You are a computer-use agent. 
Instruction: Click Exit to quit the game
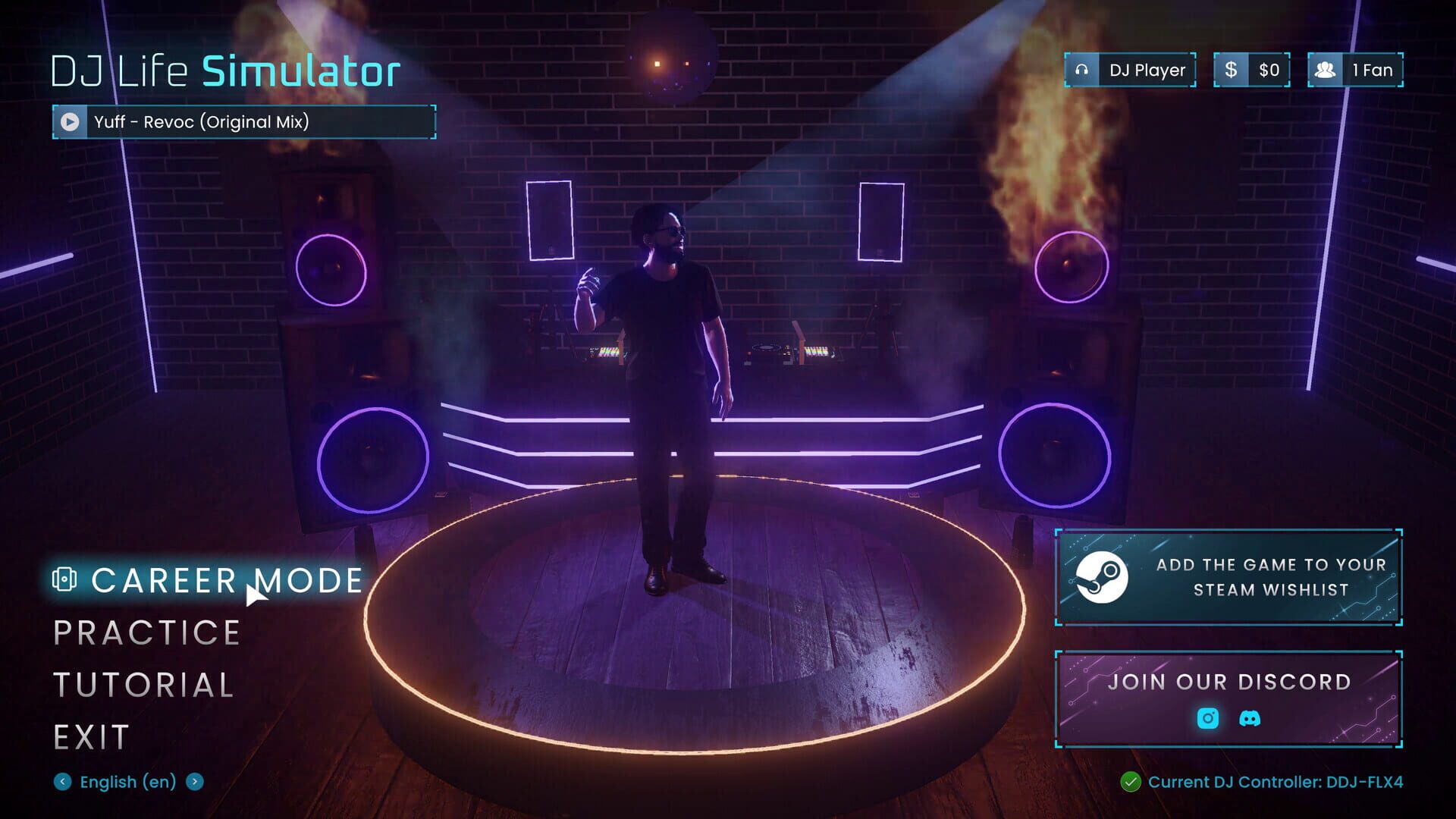pyautogui.click(x=90, y=734)
